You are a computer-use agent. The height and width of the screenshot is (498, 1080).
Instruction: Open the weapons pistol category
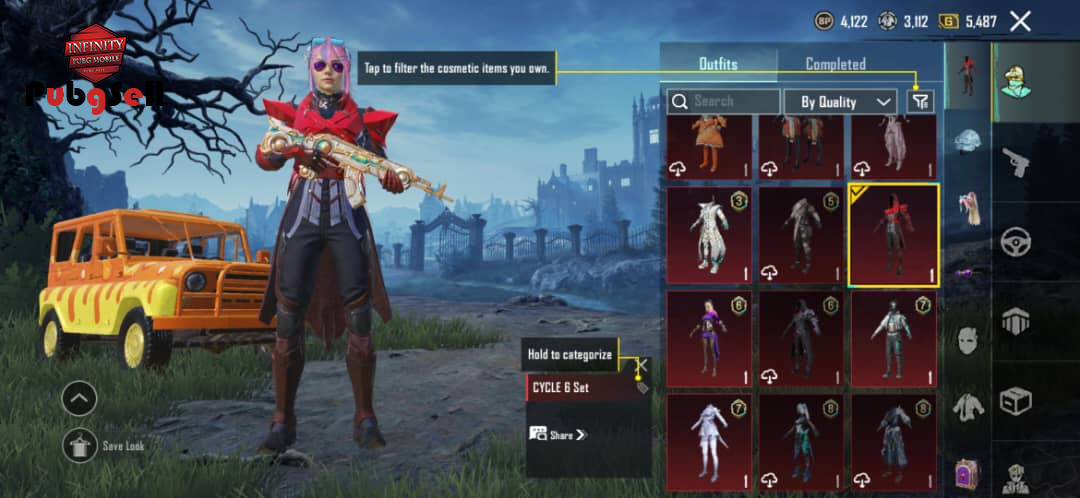click(1016, 162)
